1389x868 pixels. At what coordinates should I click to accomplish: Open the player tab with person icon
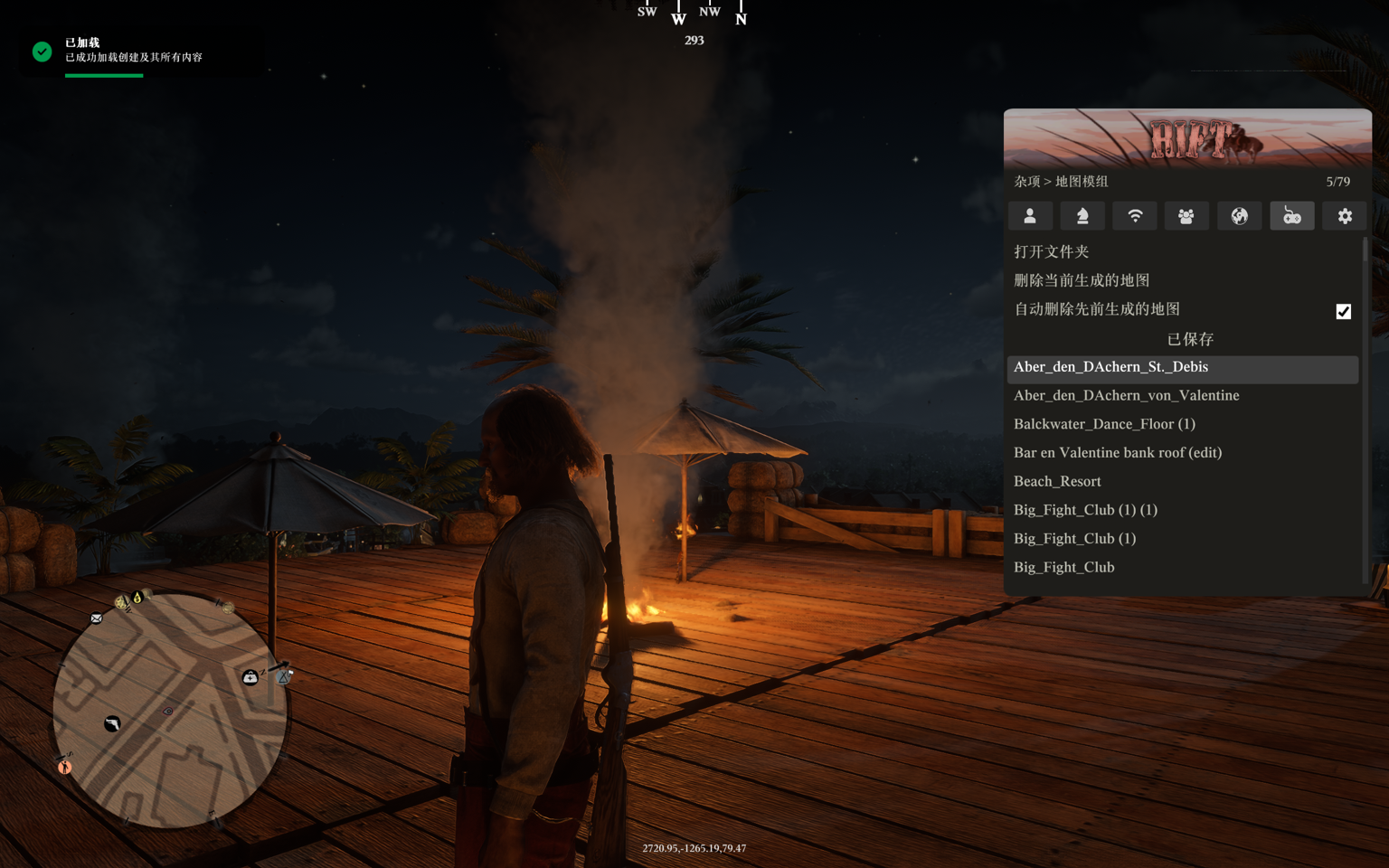1030,216
